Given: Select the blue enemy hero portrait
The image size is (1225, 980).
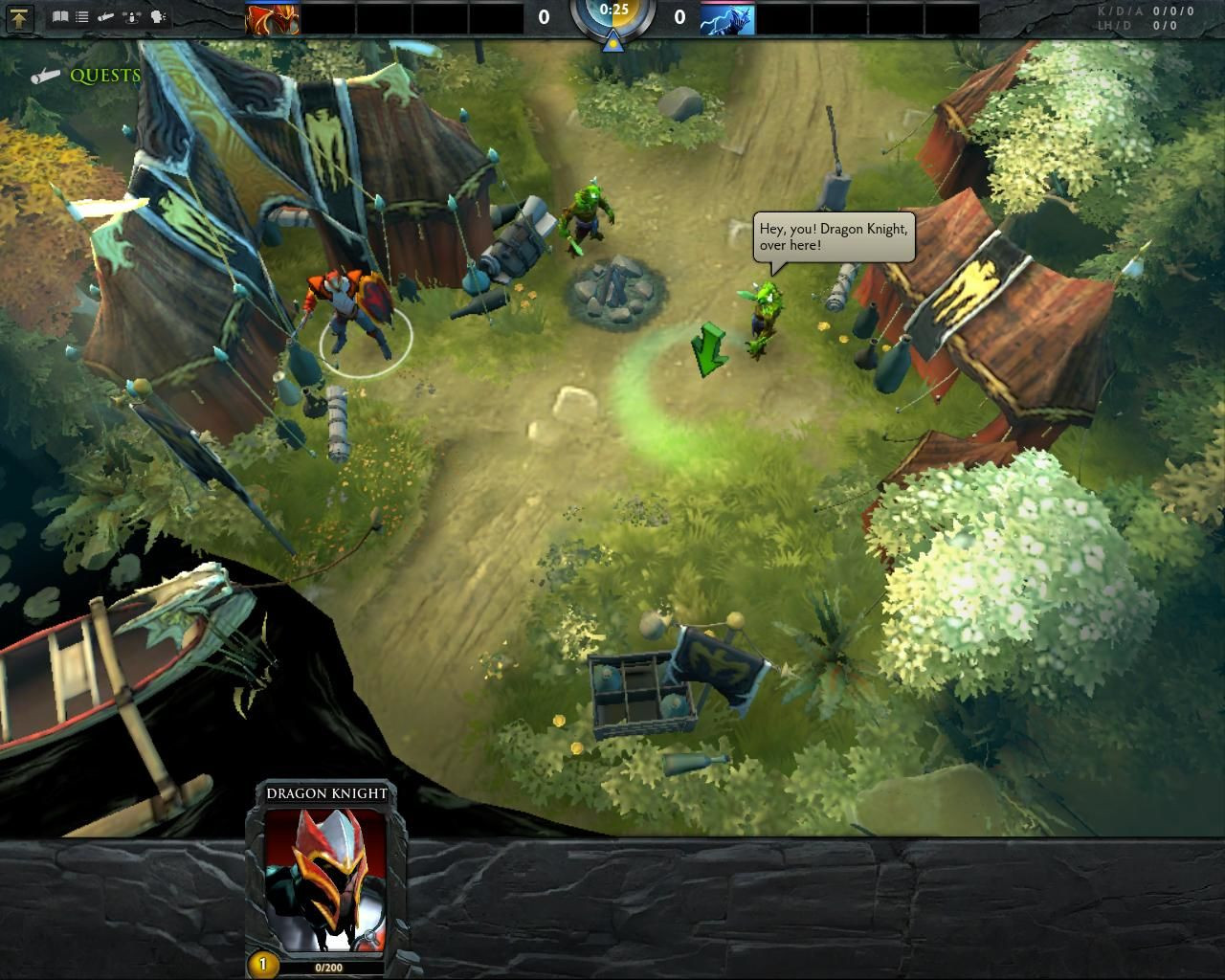Looking at the screenshot, I should coord(727,18).
